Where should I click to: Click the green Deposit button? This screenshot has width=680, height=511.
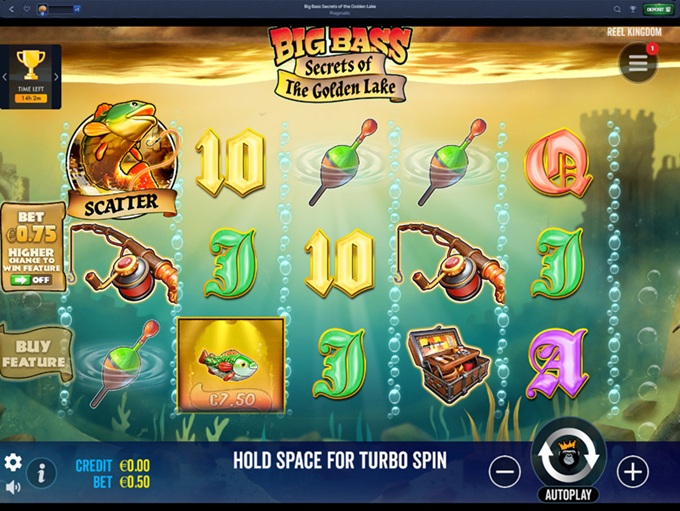point(657,9)
